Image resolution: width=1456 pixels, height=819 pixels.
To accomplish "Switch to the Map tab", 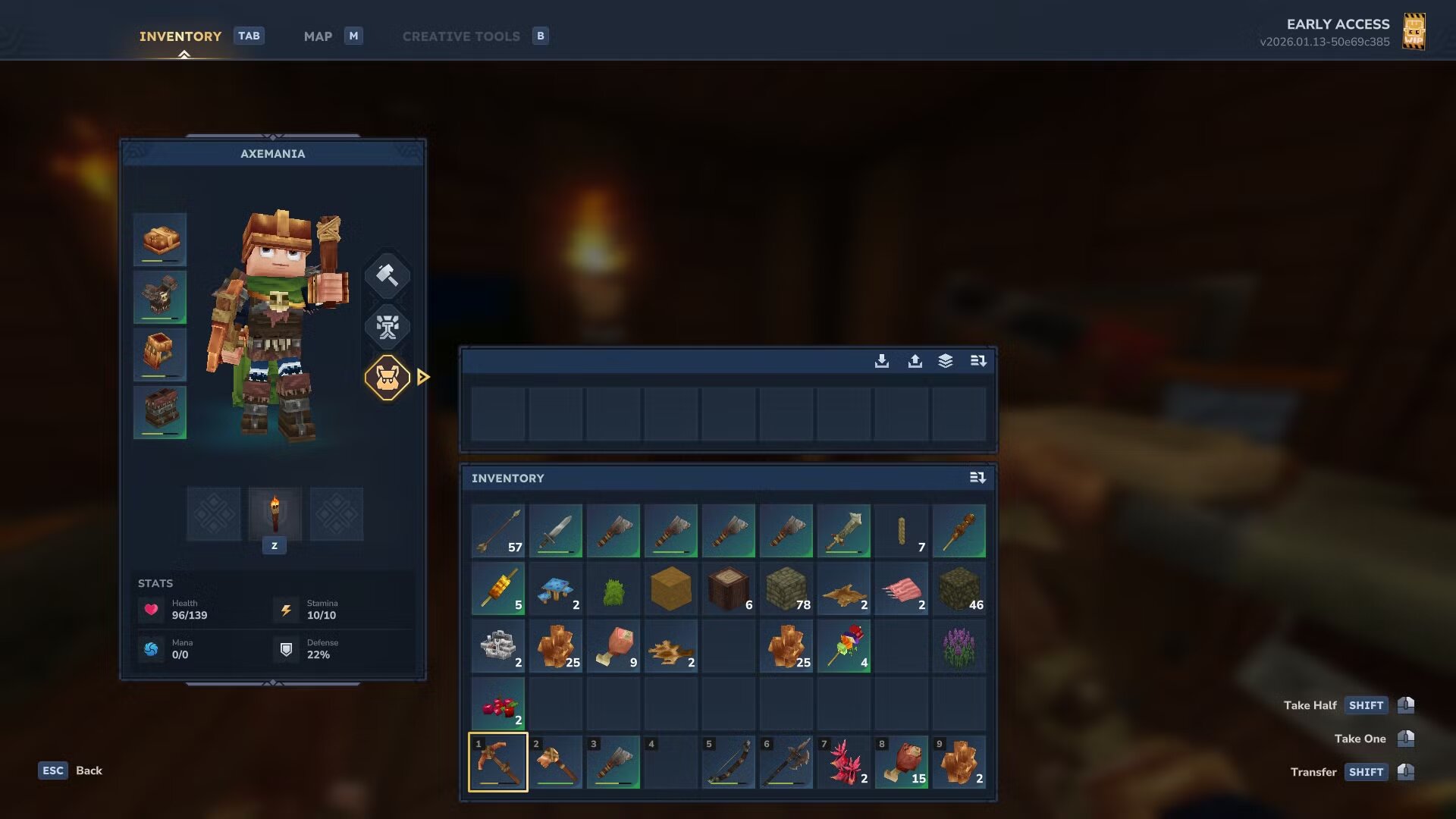I will tap(318, 36).
